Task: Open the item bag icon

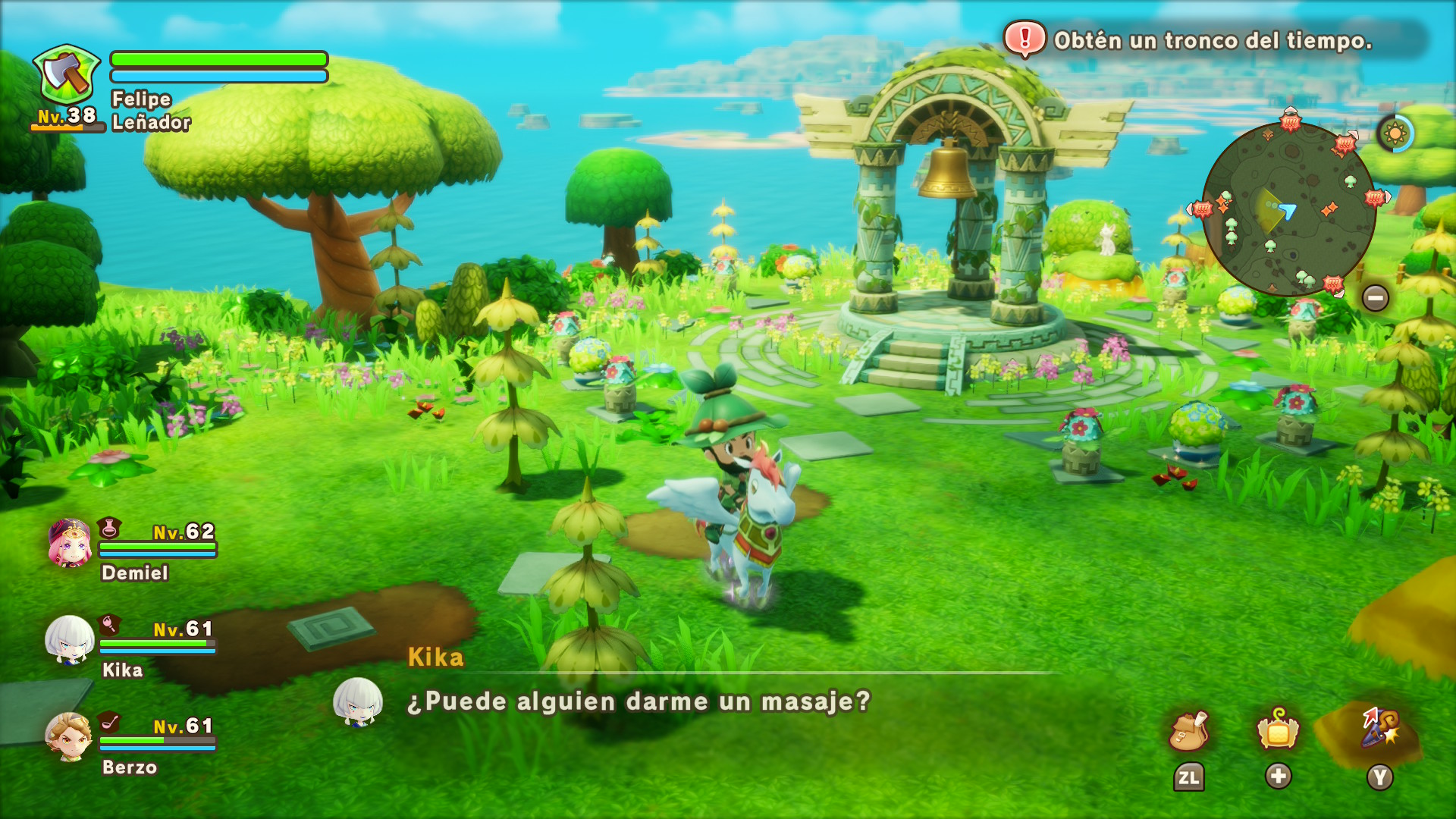Action: [x=1189, y=731]
